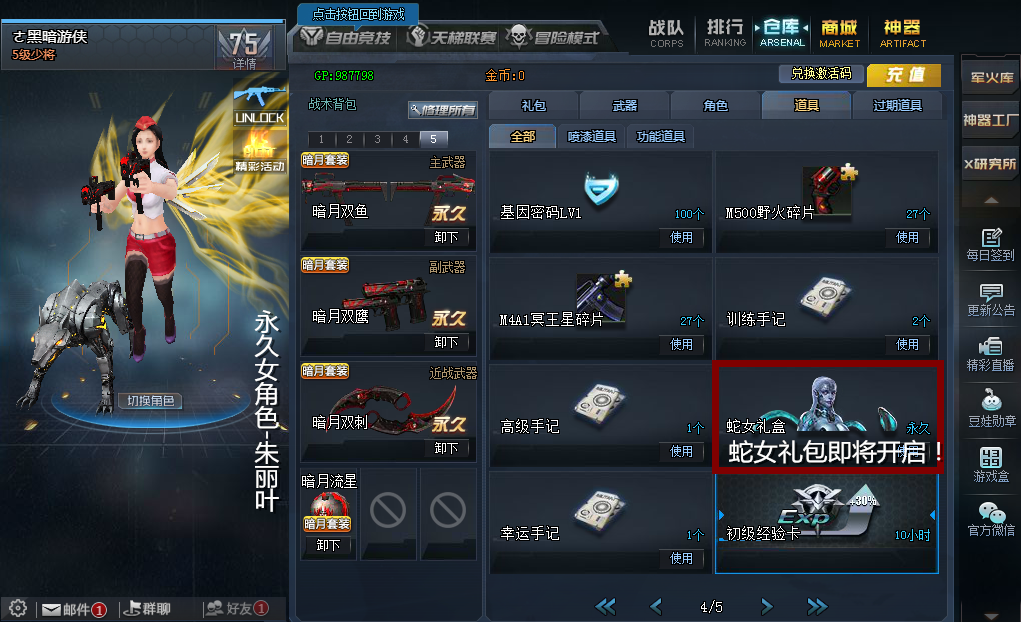Unequip the 暗月双鱼 primary weapon
Screen dimensions: 1021x622
point(446,237)
